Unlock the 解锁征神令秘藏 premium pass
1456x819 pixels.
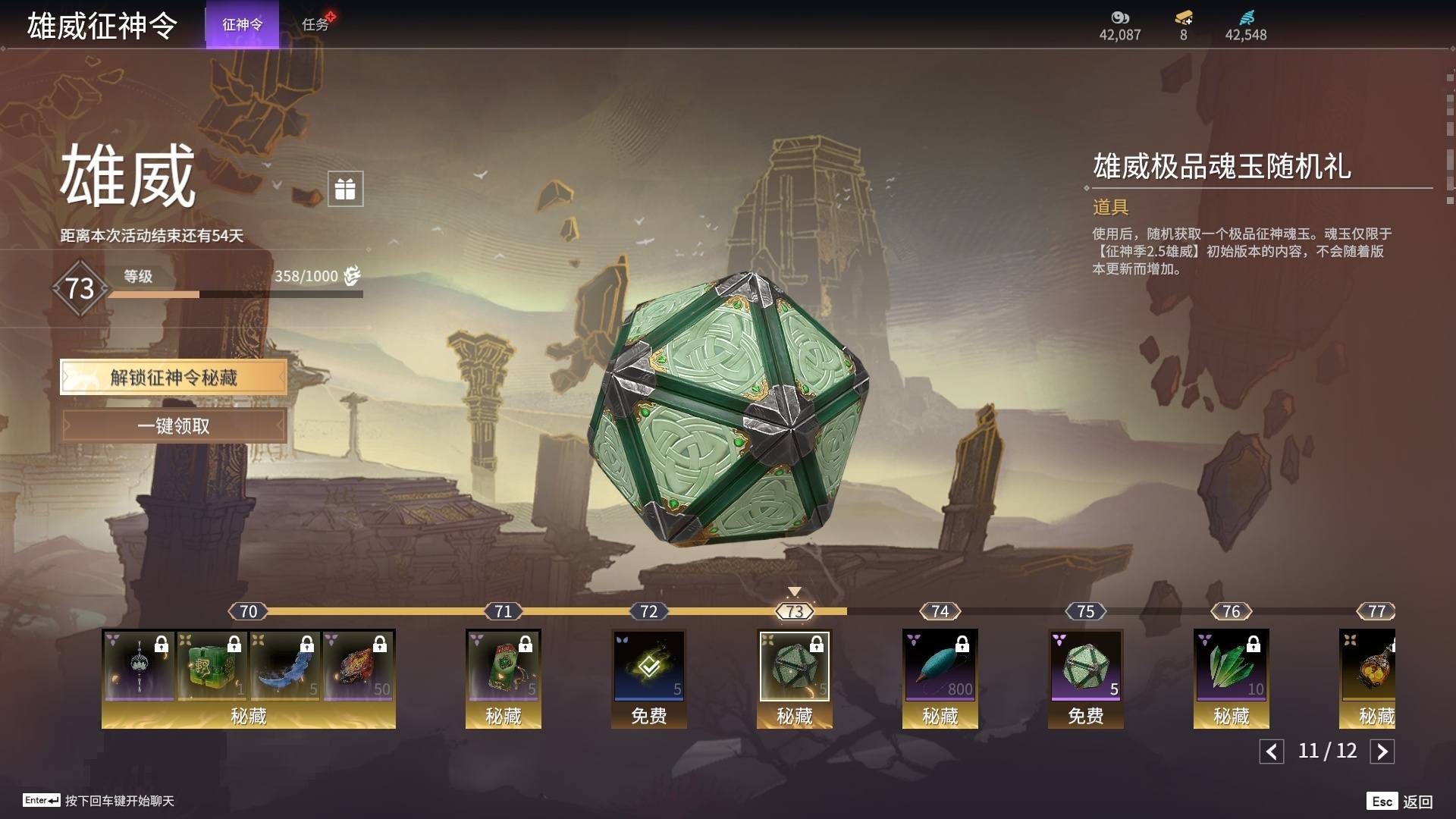pos(174,378)
